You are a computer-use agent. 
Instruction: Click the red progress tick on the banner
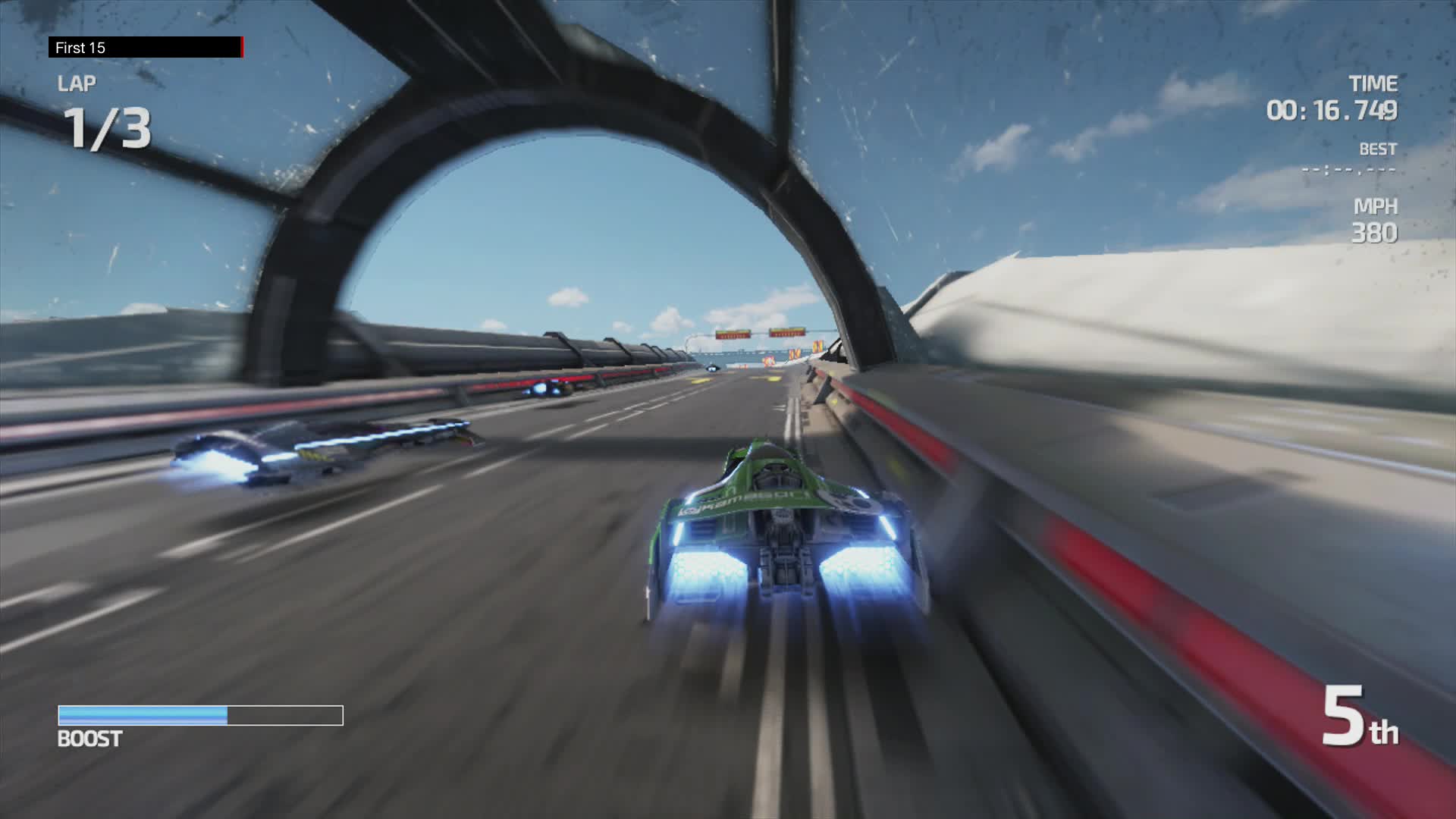241,48
